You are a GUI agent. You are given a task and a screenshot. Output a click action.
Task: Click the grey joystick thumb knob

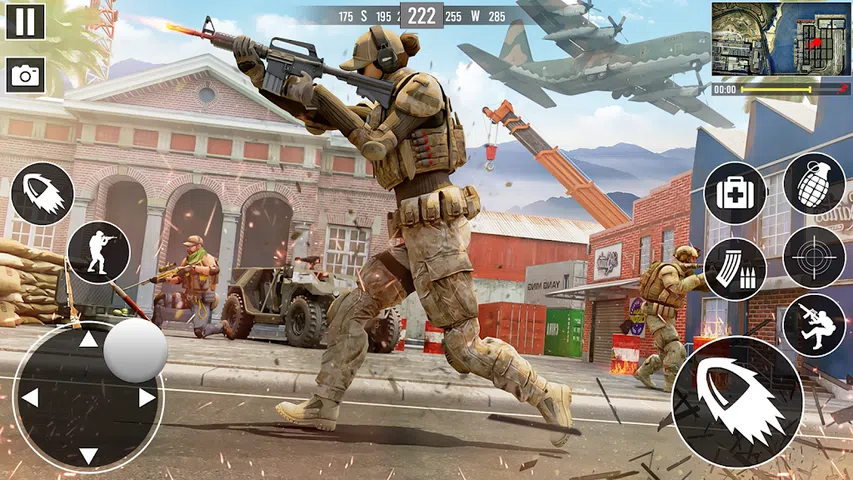pos(135,351)
